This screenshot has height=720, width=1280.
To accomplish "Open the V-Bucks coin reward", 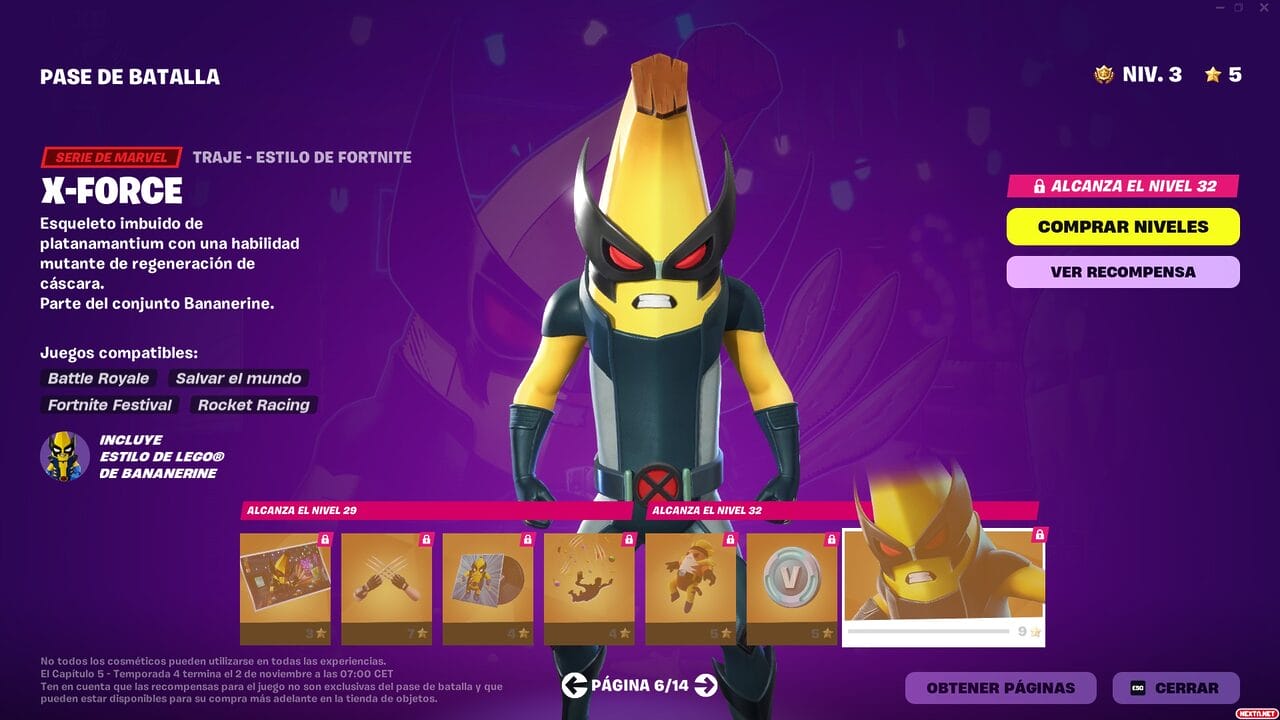I will coord(790,585).
